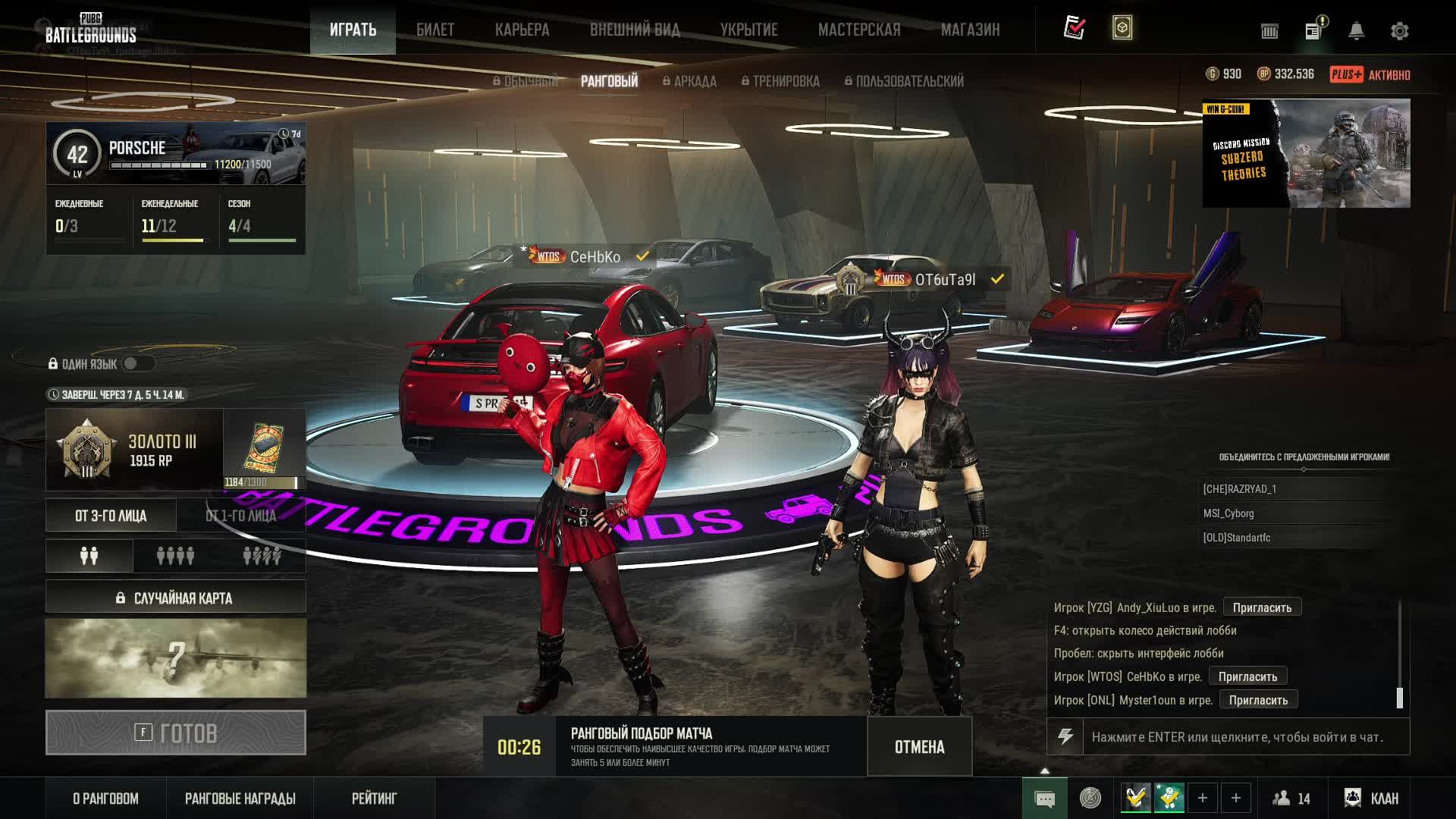Show the РЕЙТИНГ leaderboard
This screenshot has height=819, width=1456.
[374, 799]
